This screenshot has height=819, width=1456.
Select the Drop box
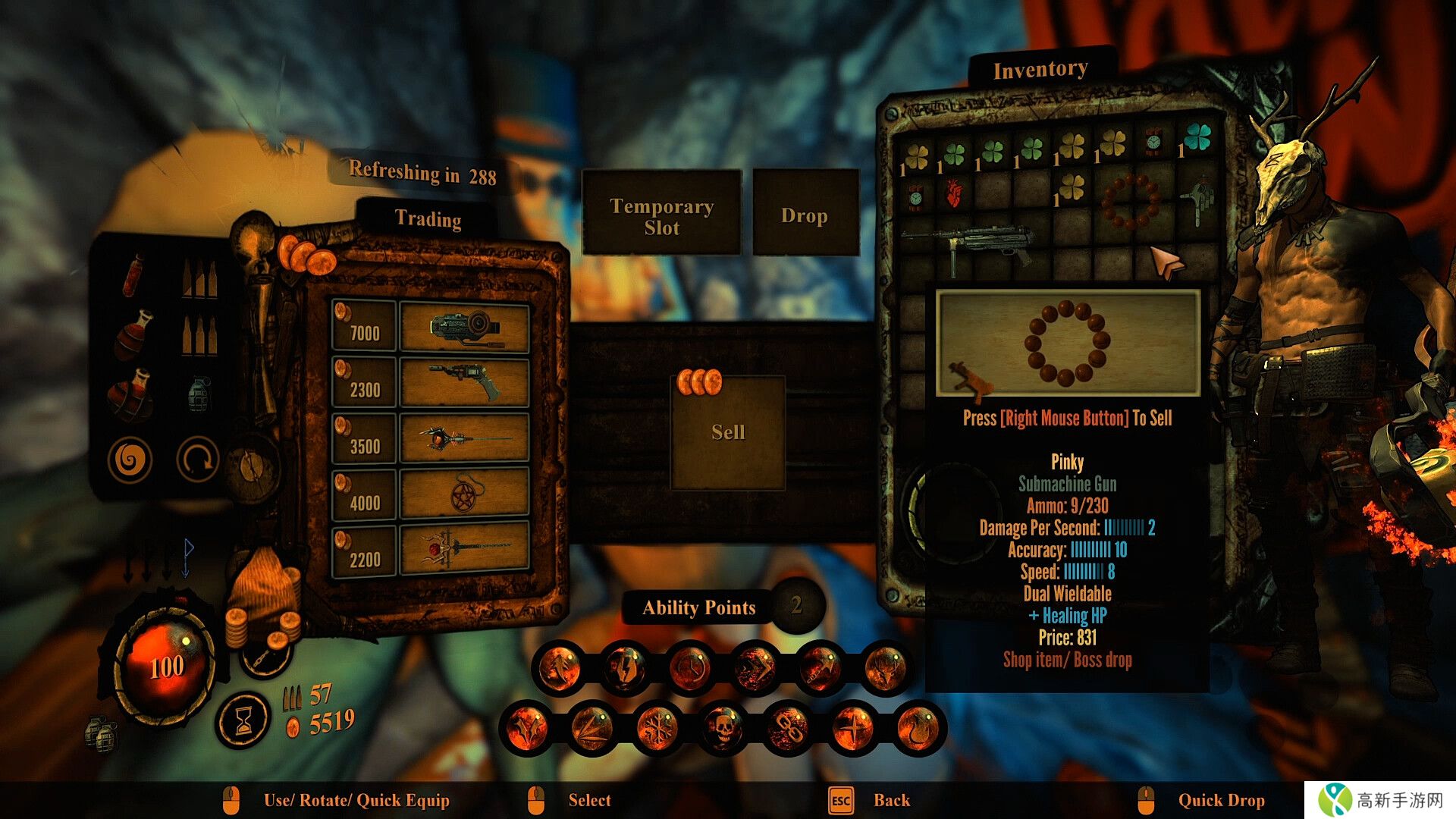point(805,215)
